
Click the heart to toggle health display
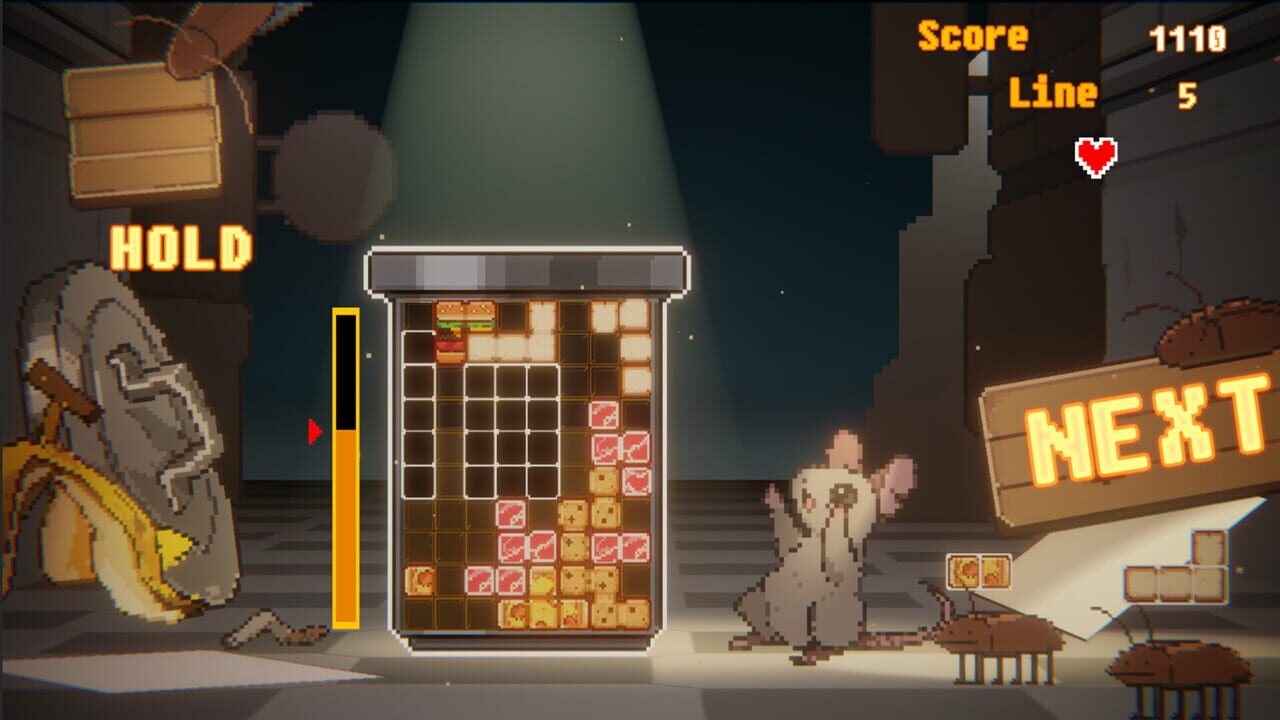pyautogui.click(x=1094, y=155)
